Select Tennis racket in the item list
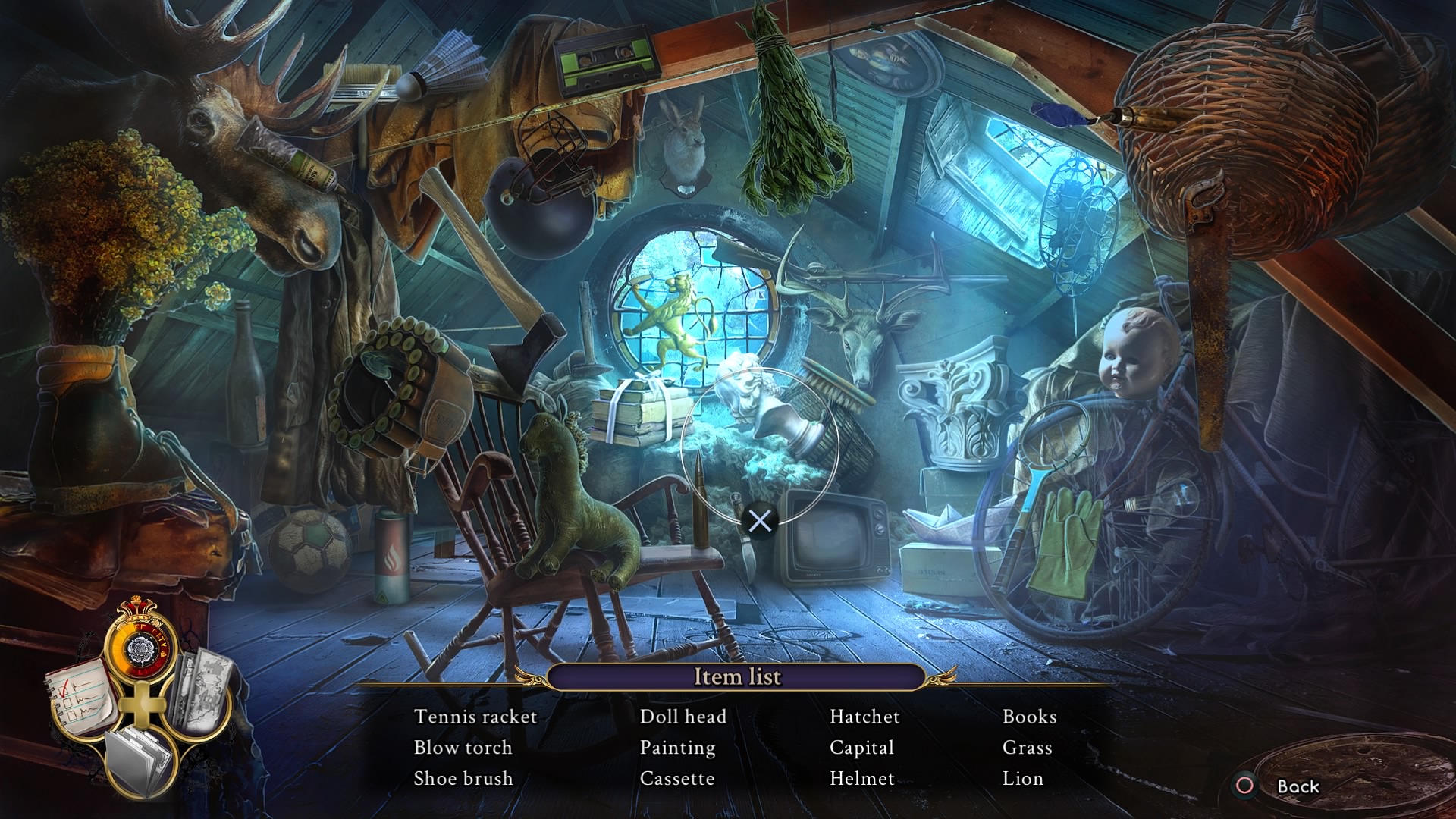1456x819 pixels. (475, 717)
